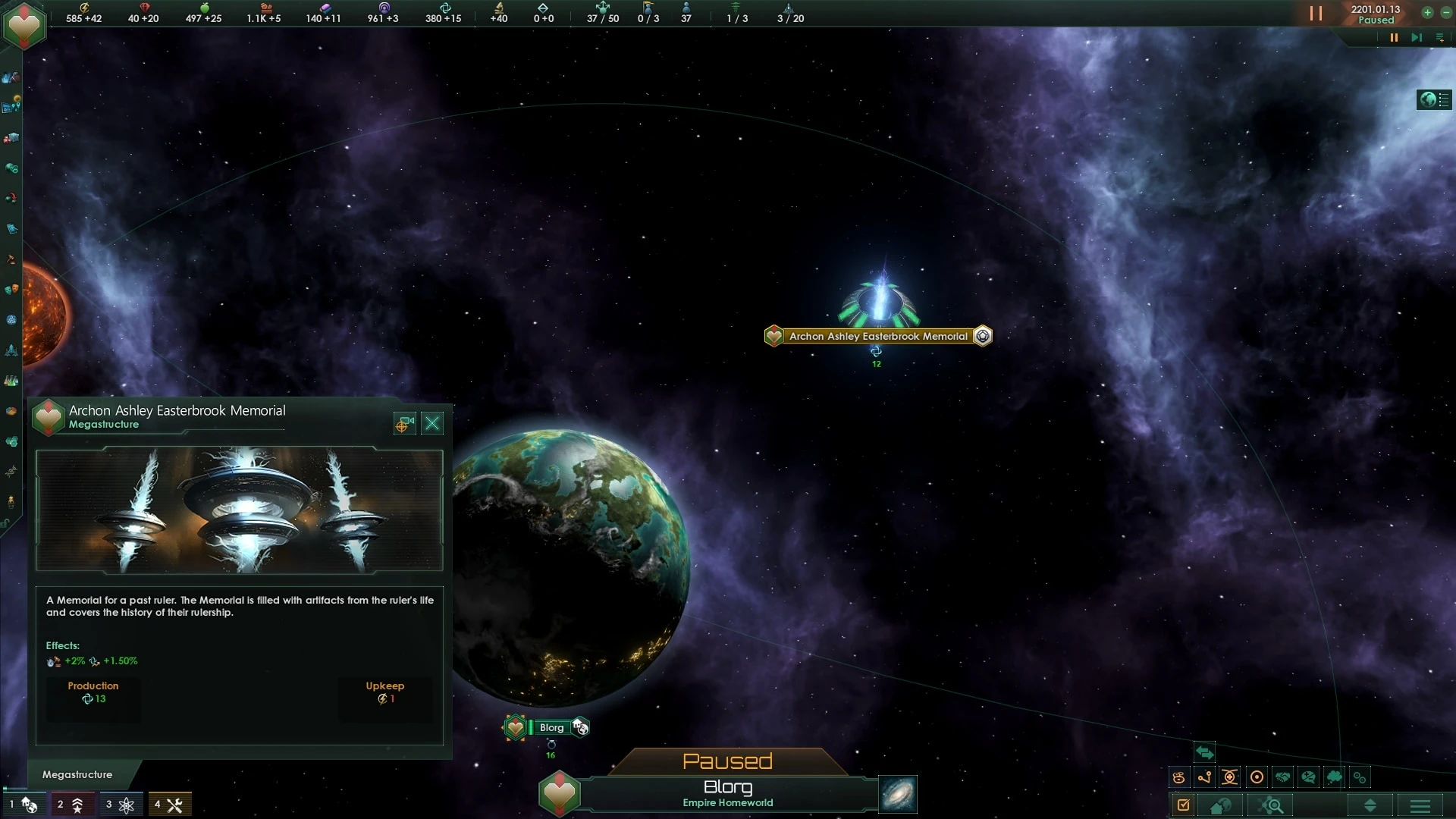Switch to the Megastructure tab
This screenshot has height=819, width=1456.
[76, 775]
